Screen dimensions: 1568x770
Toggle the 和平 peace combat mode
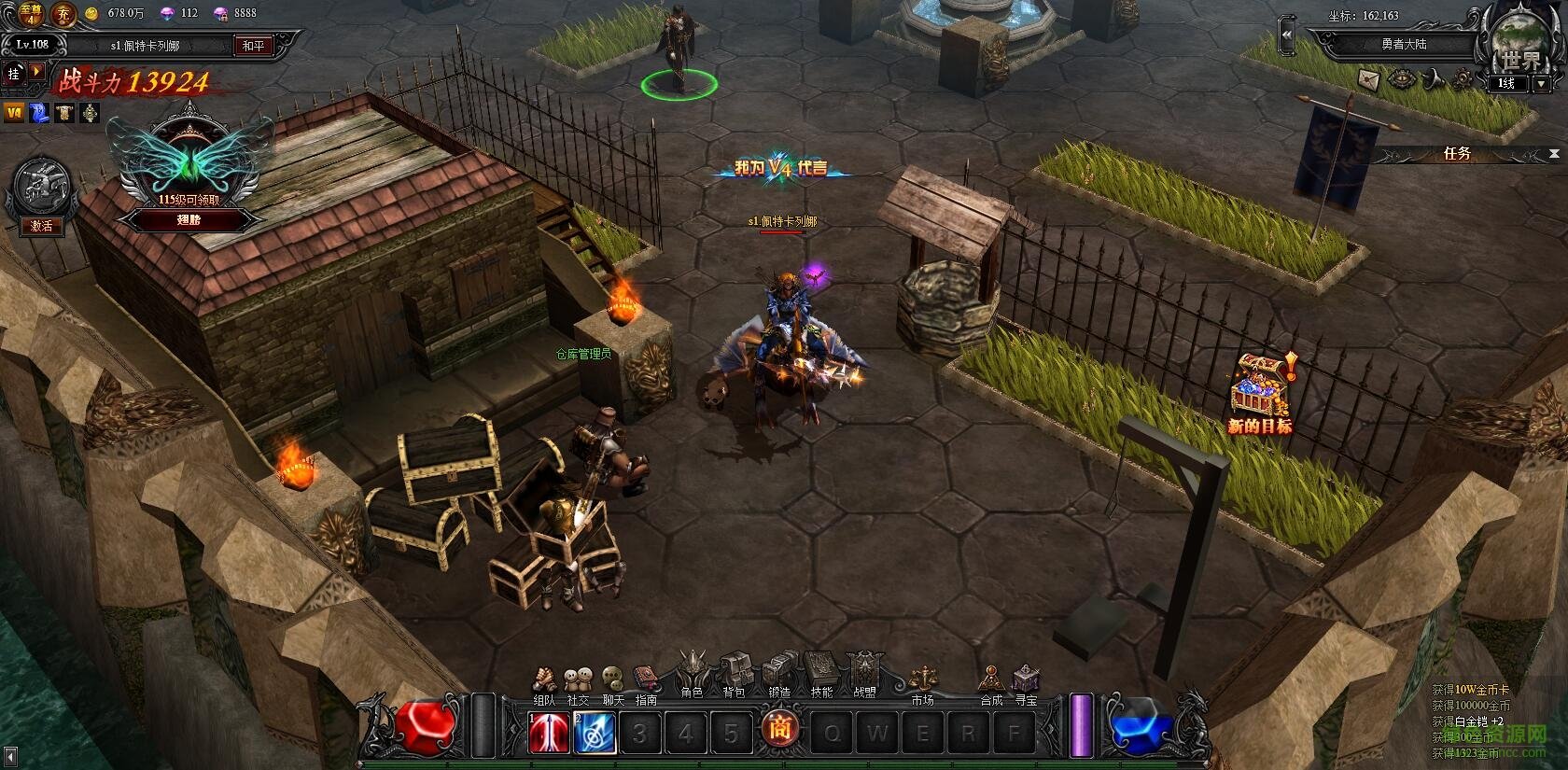pos(253,46)
